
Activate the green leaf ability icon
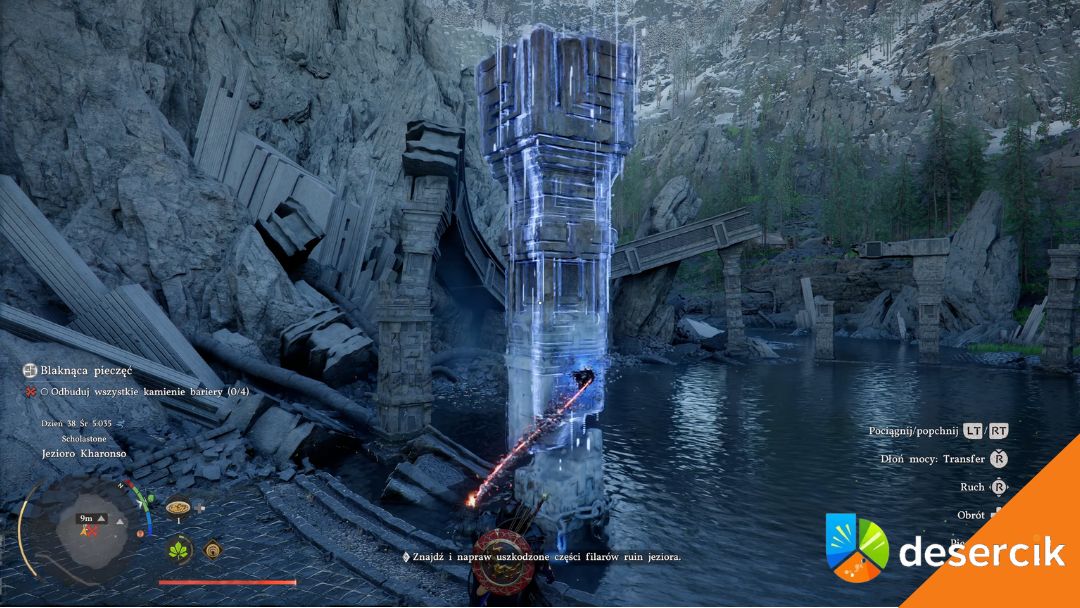[180, 549]
